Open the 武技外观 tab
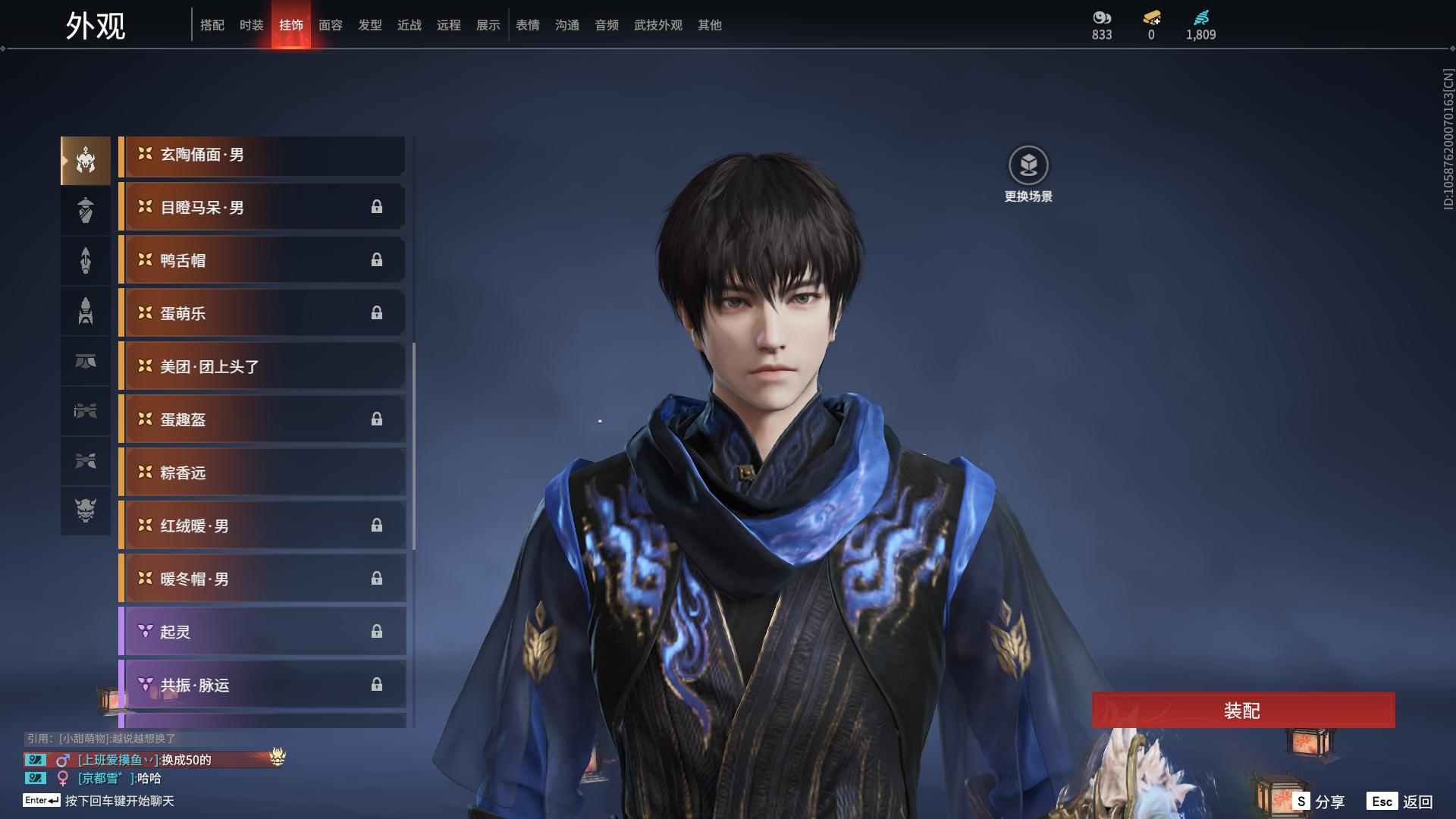The height and width of the screenshot is (819, 1456). pos(657,24)
